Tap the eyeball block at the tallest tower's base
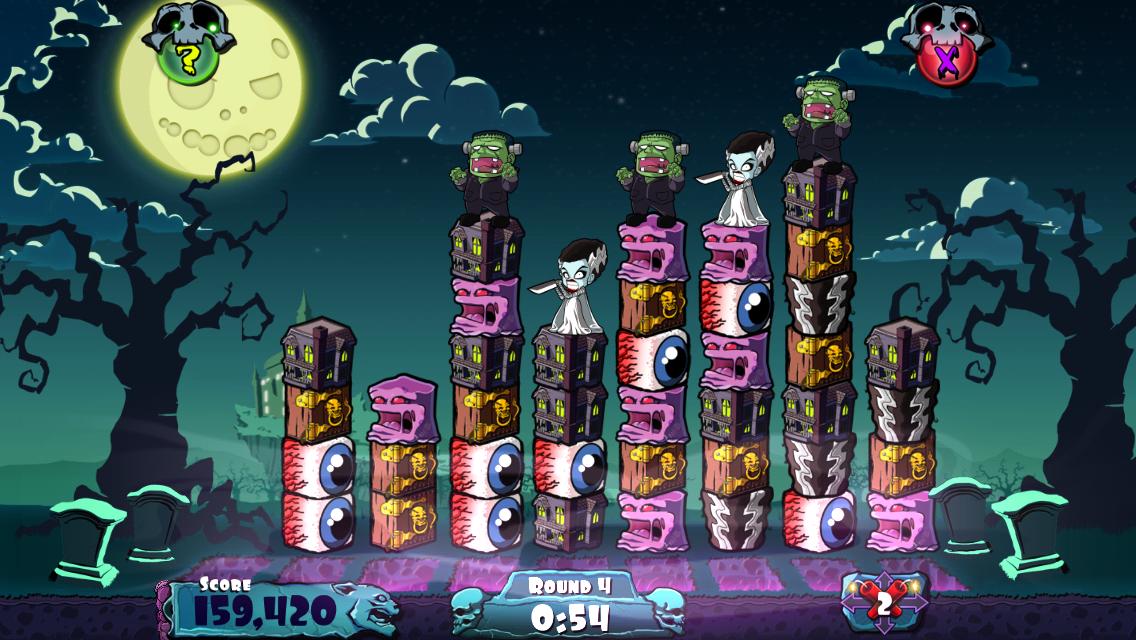Viewport: 1136px width, 640px height. click(x=819, y=518)
